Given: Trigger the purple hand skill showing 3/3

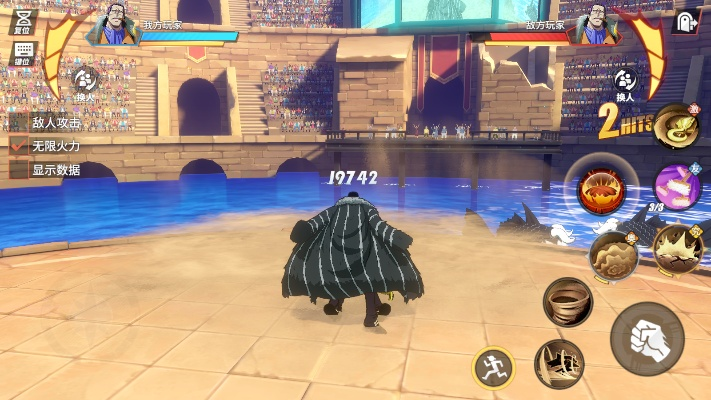Looking at the screenshot, I should [x=676, y=185].
